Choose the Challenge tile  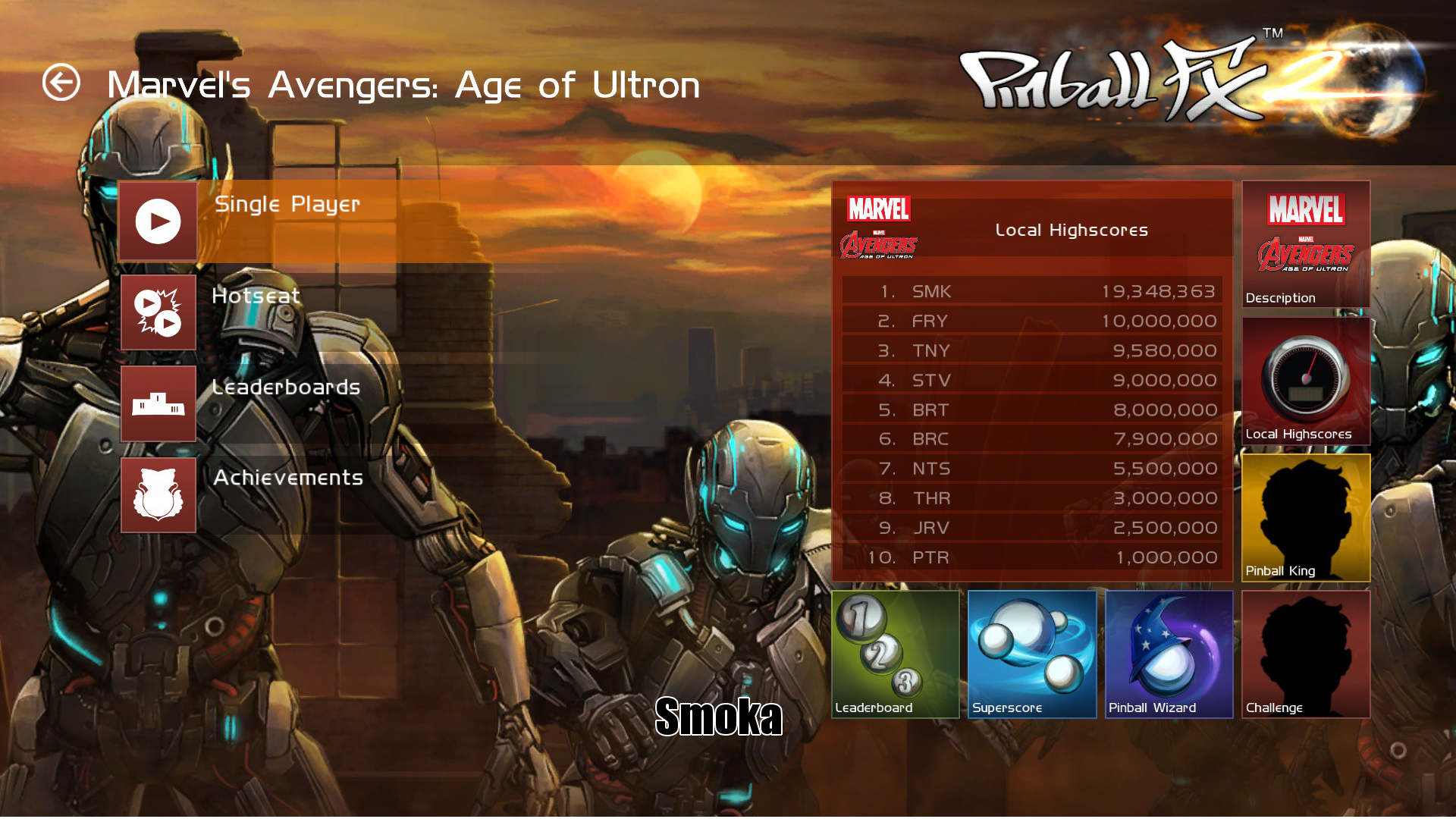coord(1305,654)
